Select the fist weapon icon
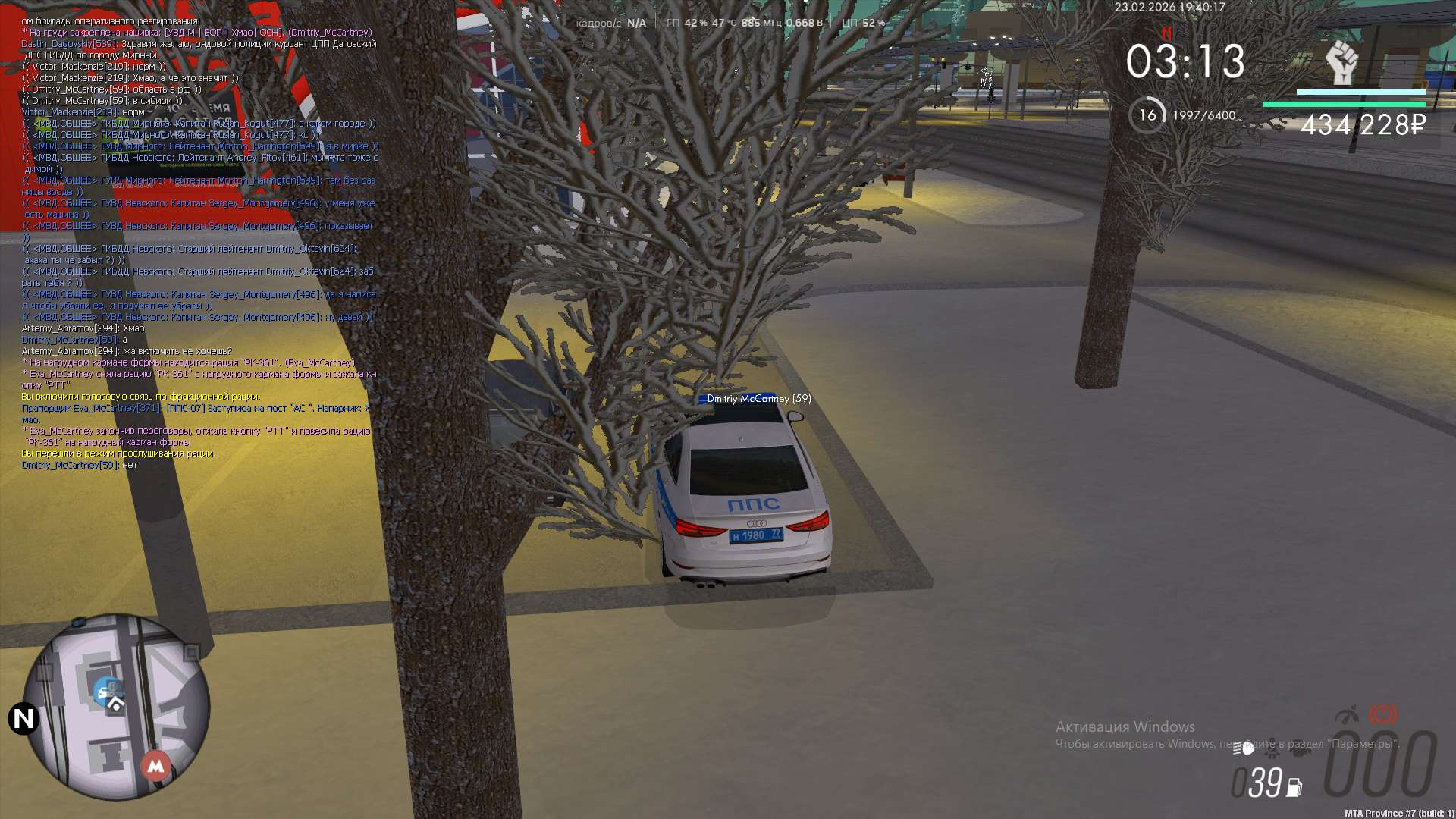Image resolution: width=1456 pixels, height=819 pixels. [x=1341, y=63]
